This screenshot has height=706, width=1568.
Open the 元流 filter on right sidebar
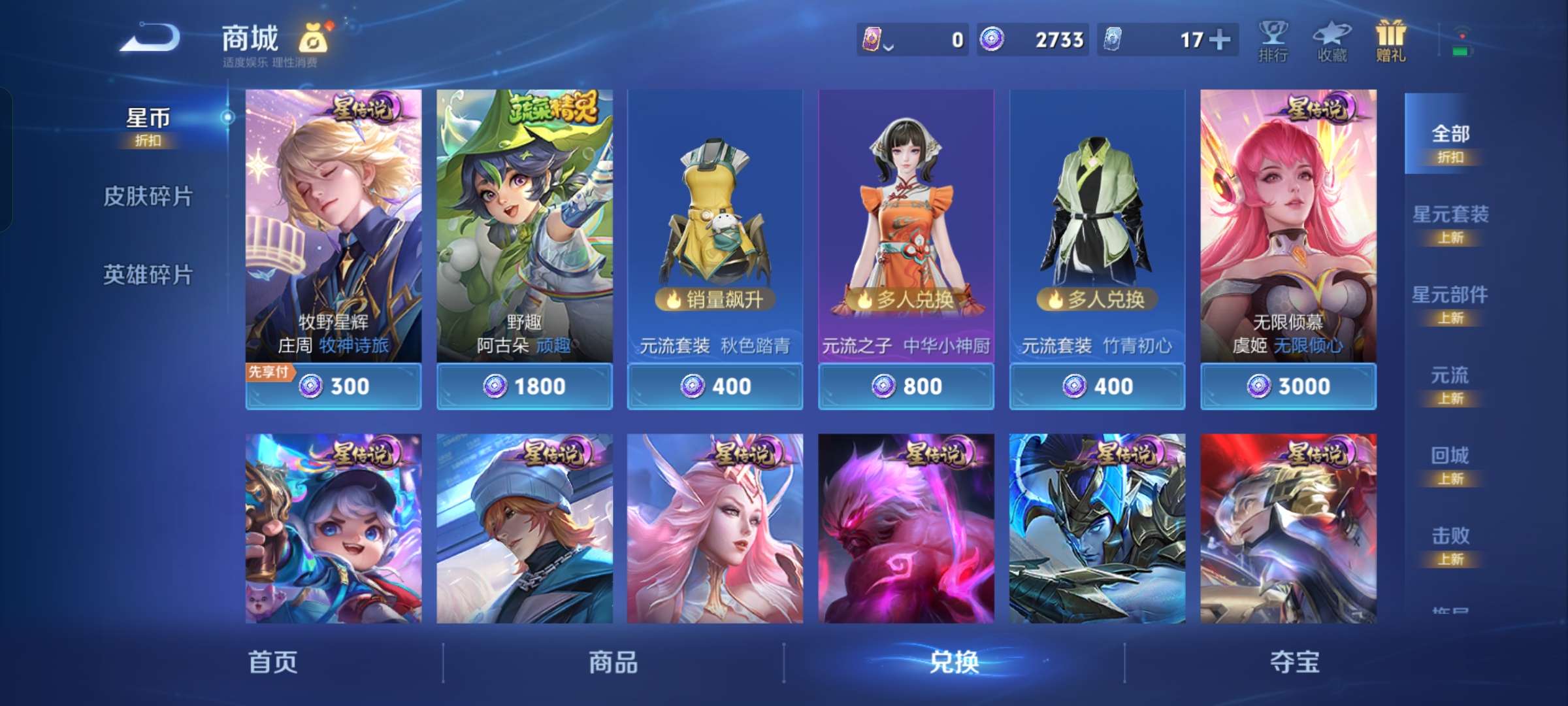point(1452,376)
